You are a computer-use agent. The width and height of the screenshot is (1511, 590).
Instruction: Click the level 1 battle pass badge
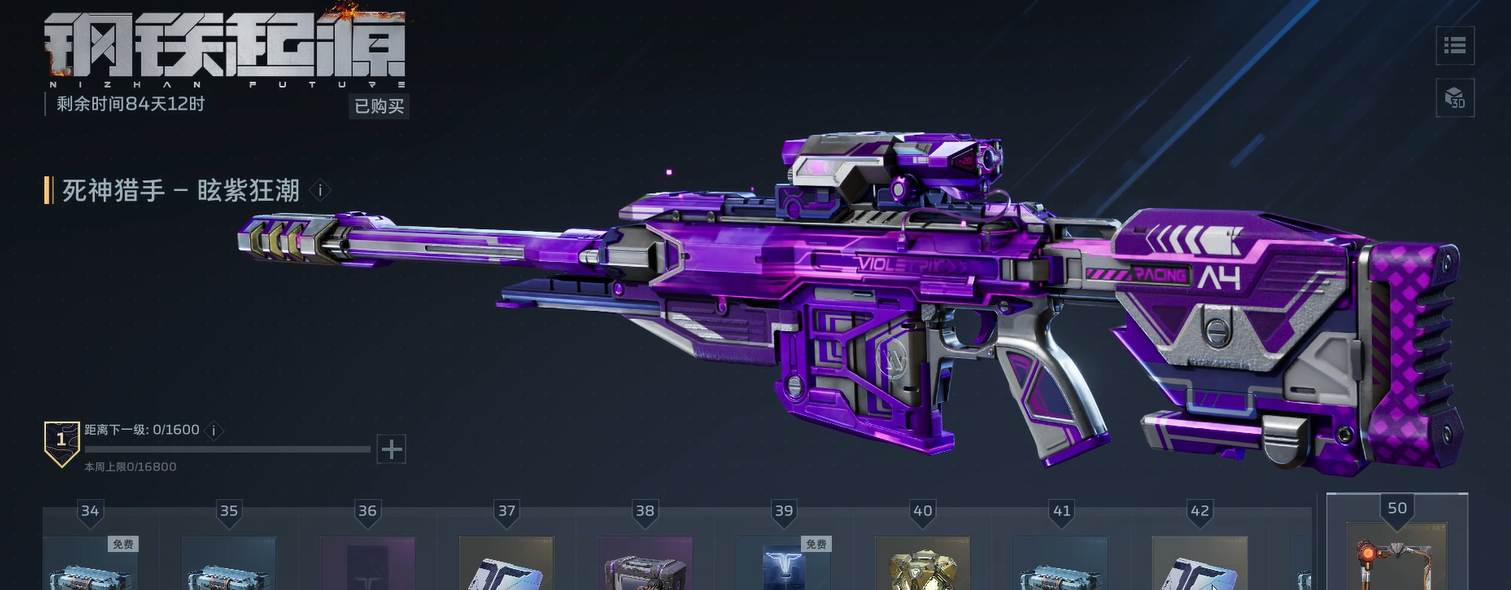[x=62, y=442]
